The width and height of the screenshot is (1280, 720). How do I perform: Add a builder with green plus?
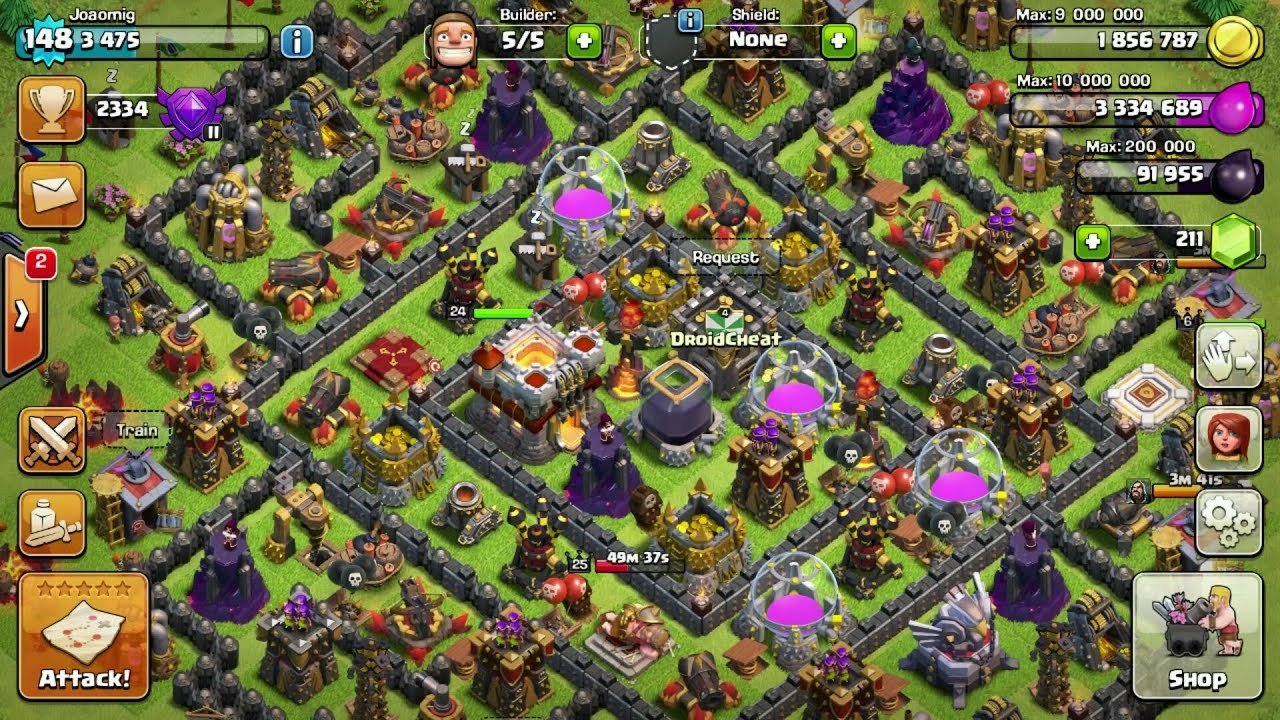click(584, 41)
